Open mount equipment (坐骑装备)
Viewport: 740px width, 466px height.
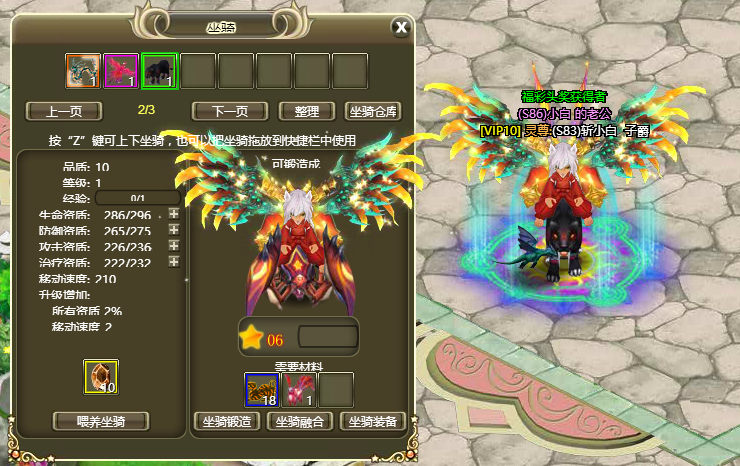372,421
